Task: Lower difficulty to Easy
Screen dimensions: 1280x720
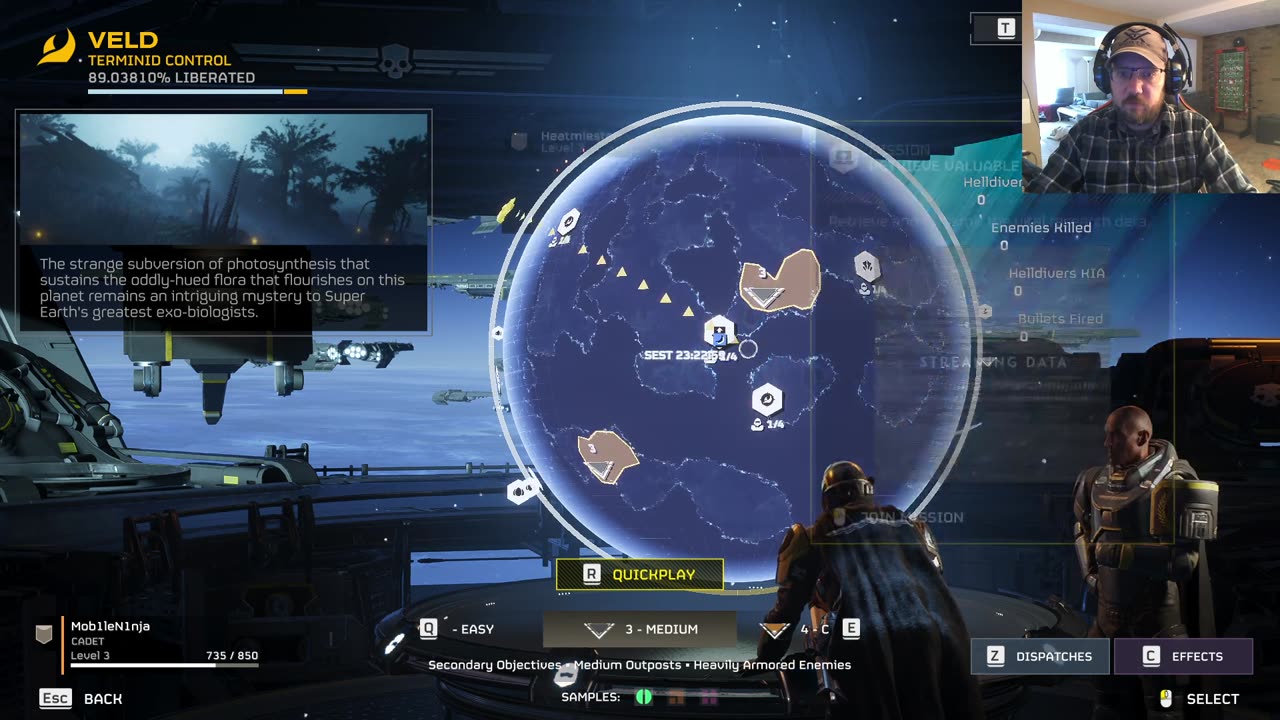Action: 460,629
